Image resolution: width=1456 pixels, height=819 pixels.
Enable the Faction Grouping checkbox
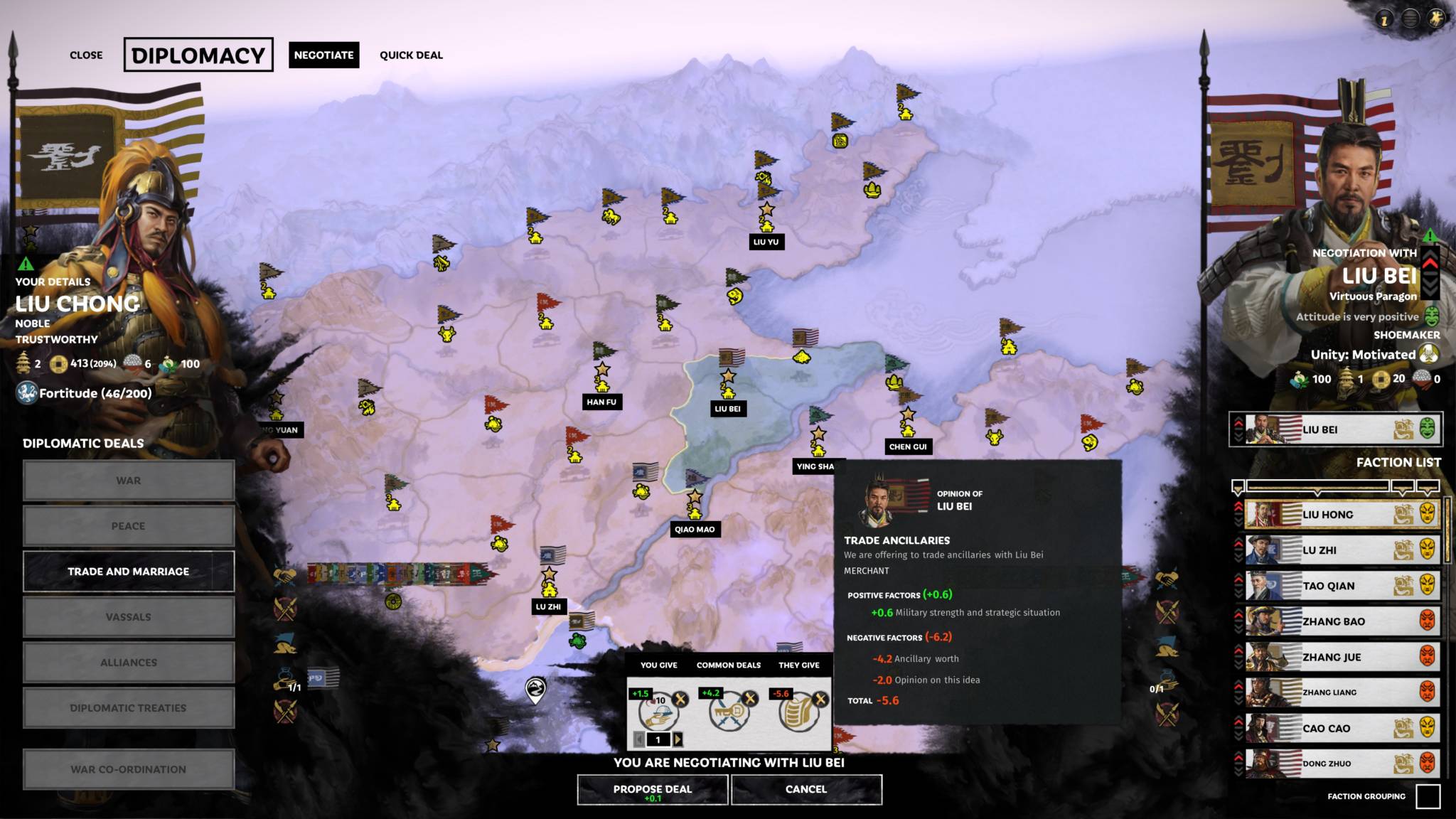pos(1429,798)
